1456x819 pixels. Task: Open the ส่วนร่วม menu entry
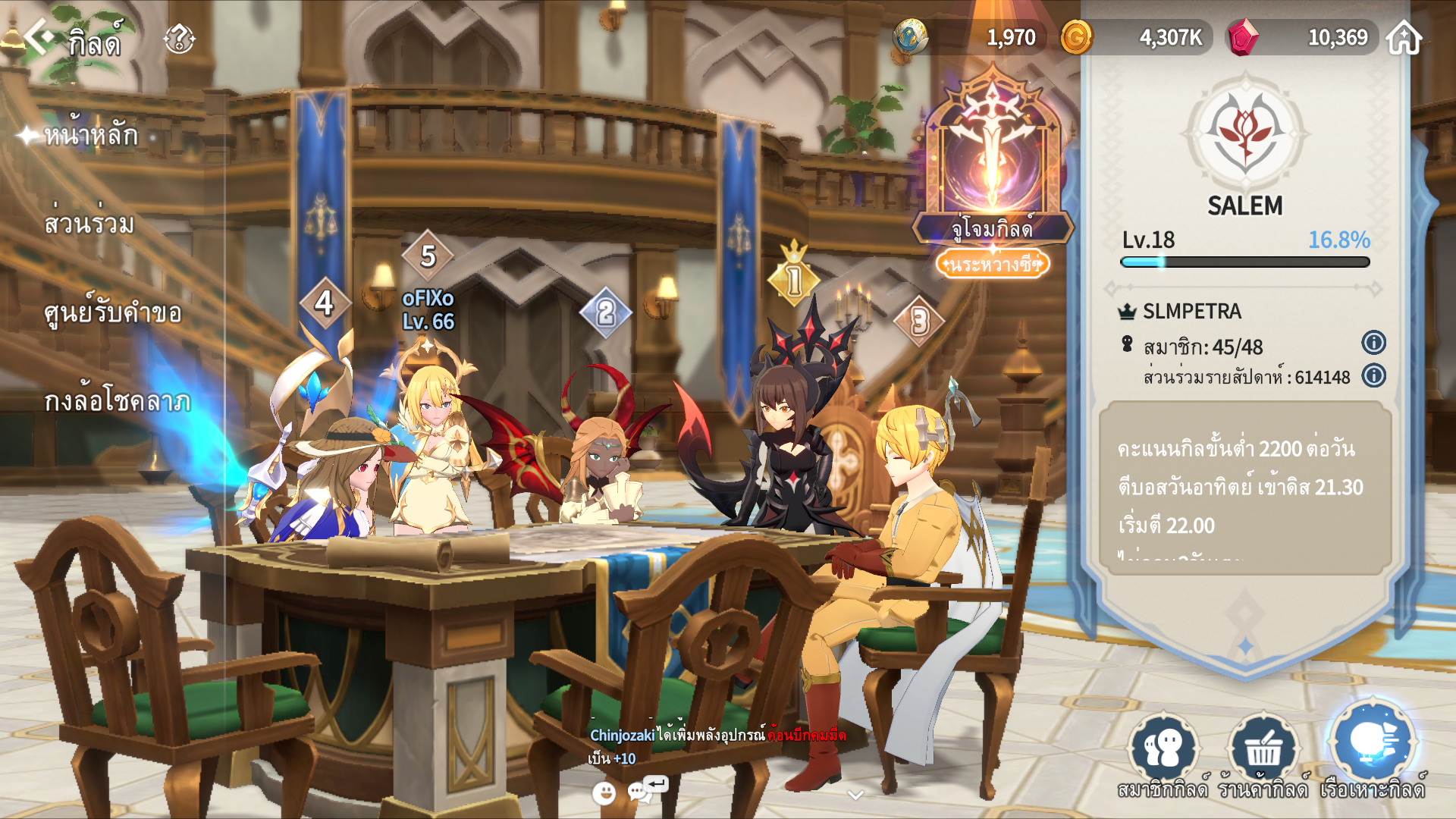coord(89,224)
